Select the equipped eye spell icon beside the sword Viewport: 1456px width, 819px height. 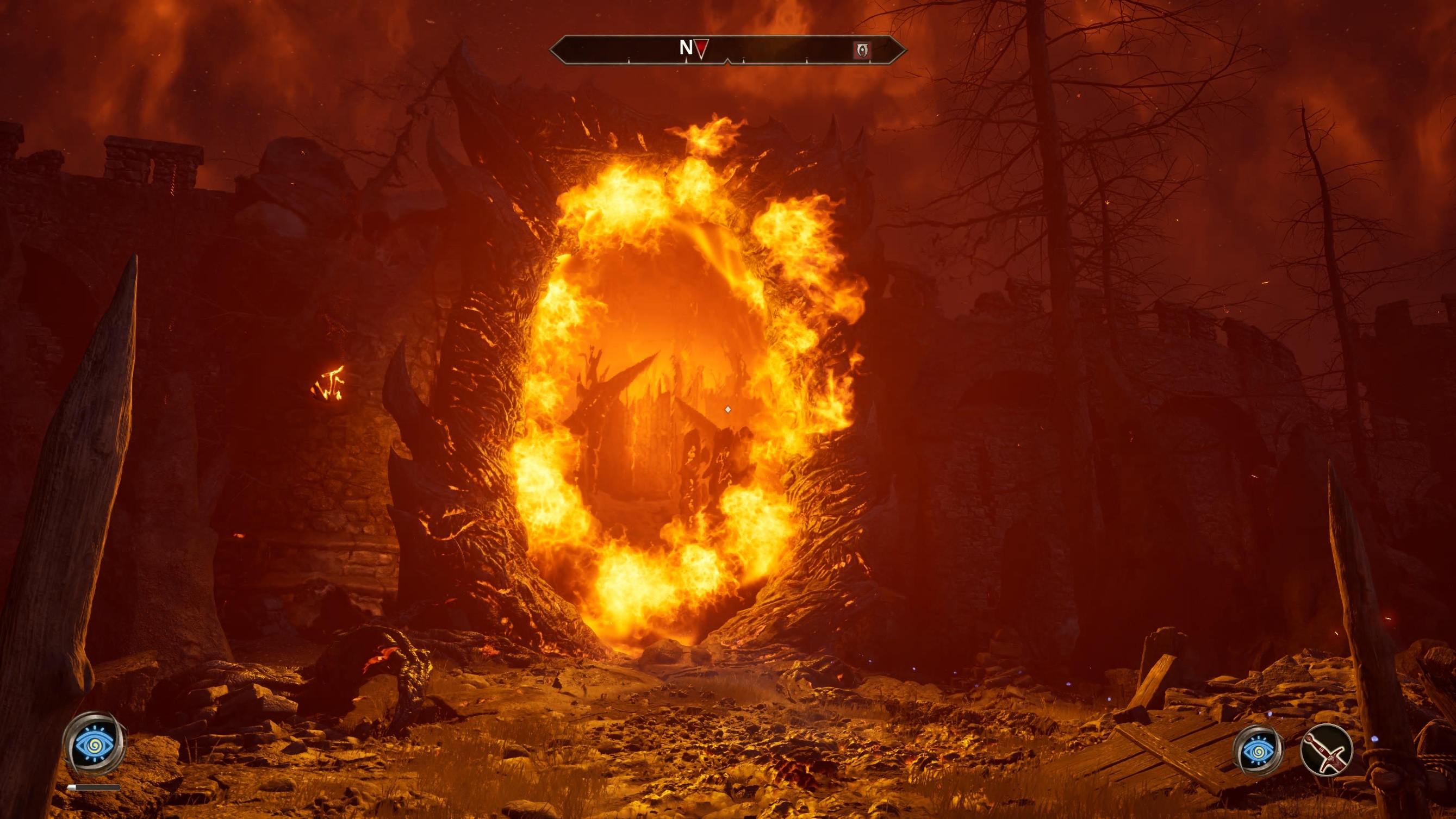1258,750
